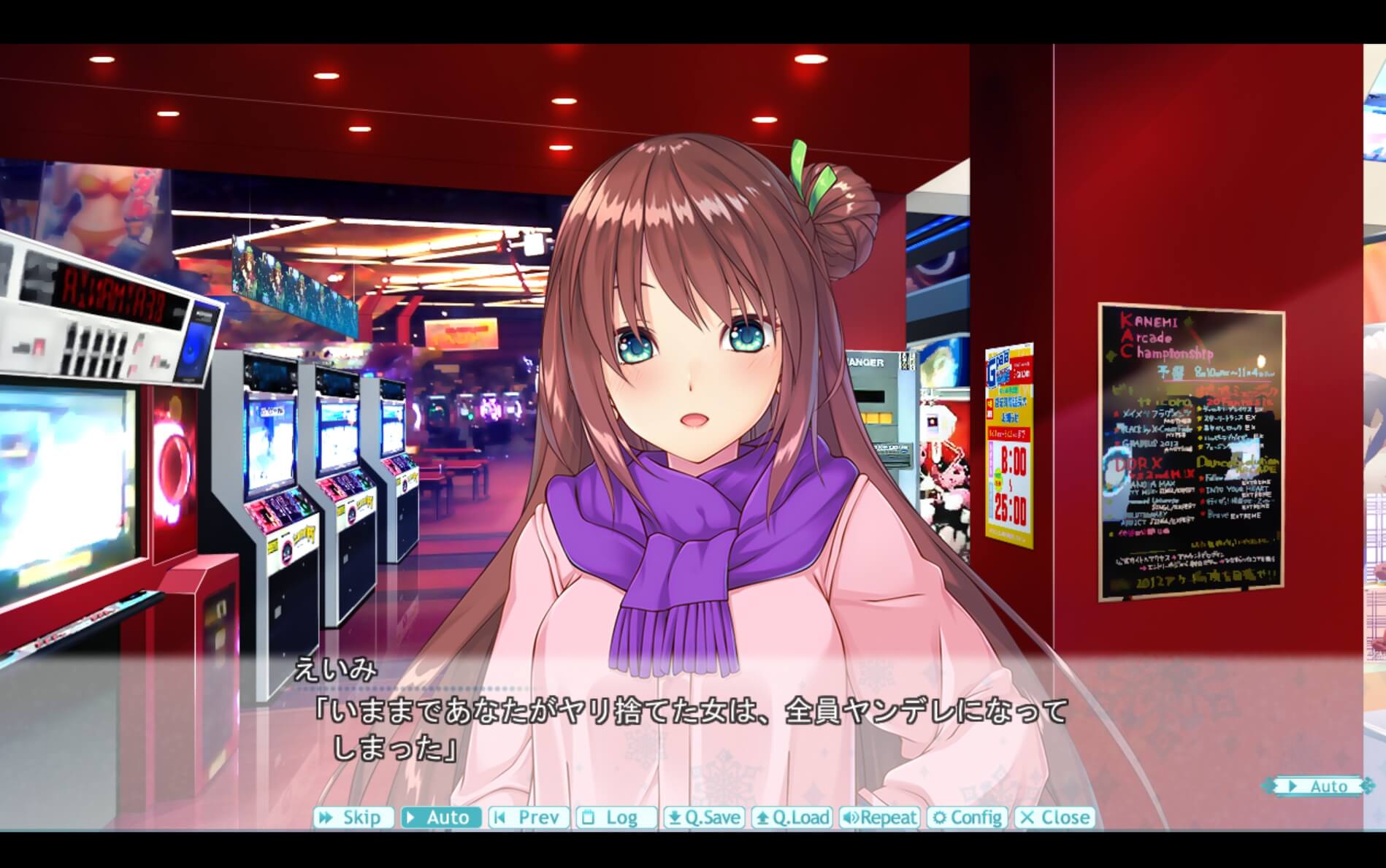Click the play triangle inside the Auto indicator
This screenshot has height=868, width=1386.
1292,786
